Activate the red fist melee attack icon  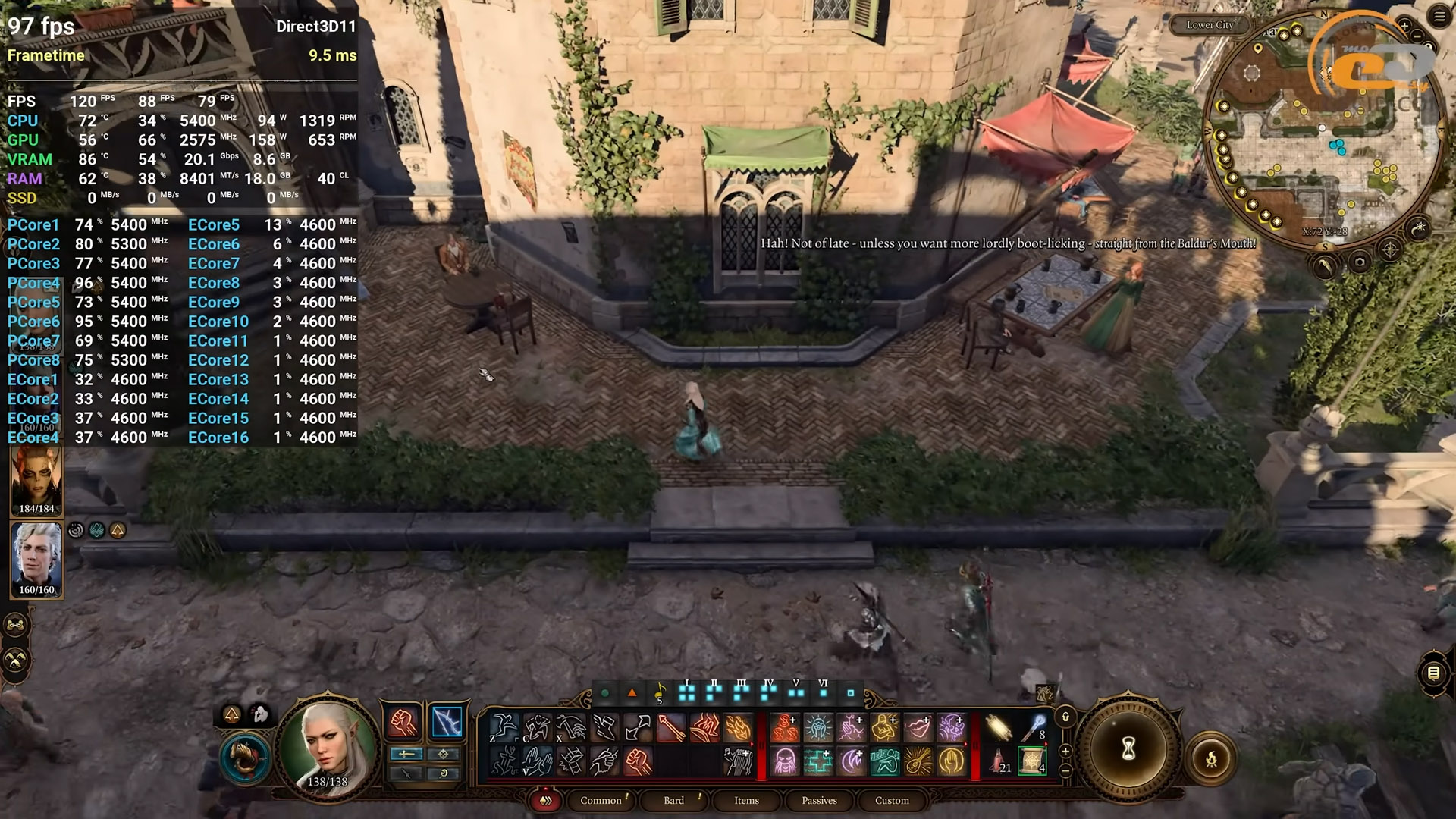[403, 722]
